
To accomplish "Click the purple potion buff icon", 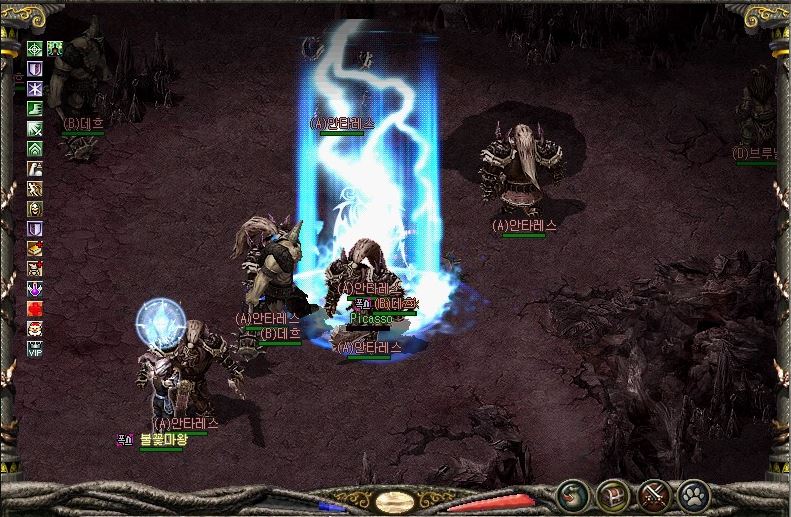I will point(35,288).
